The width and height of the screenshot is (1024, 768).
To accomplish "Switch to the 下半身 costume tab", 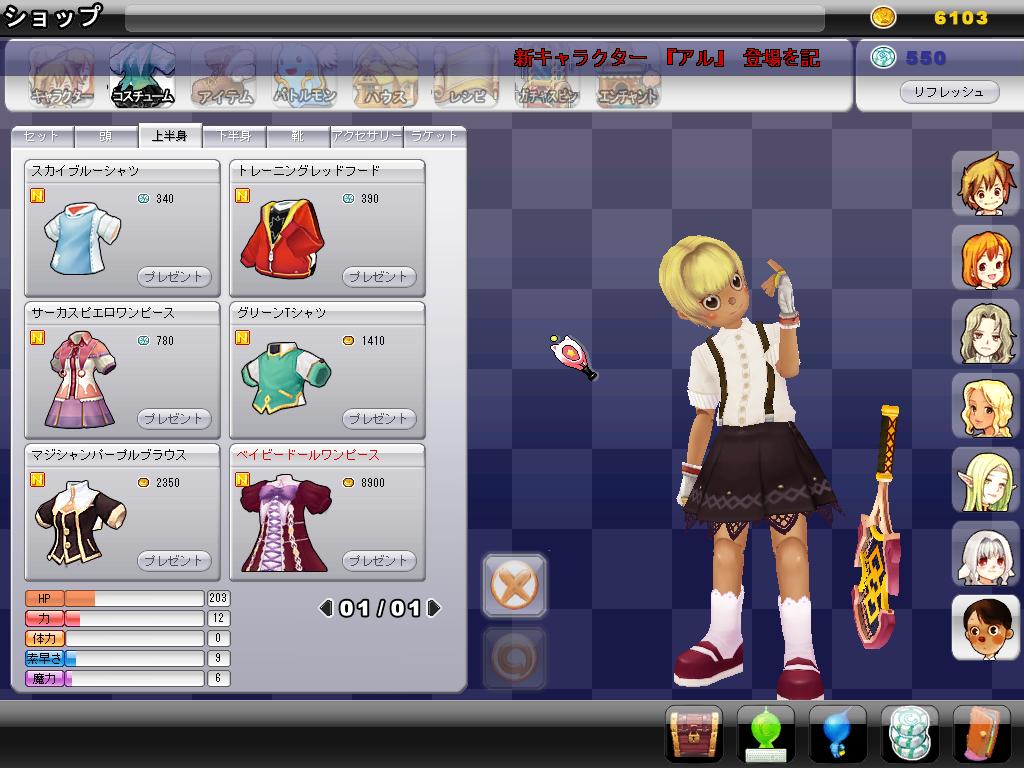I will point(235,136).
